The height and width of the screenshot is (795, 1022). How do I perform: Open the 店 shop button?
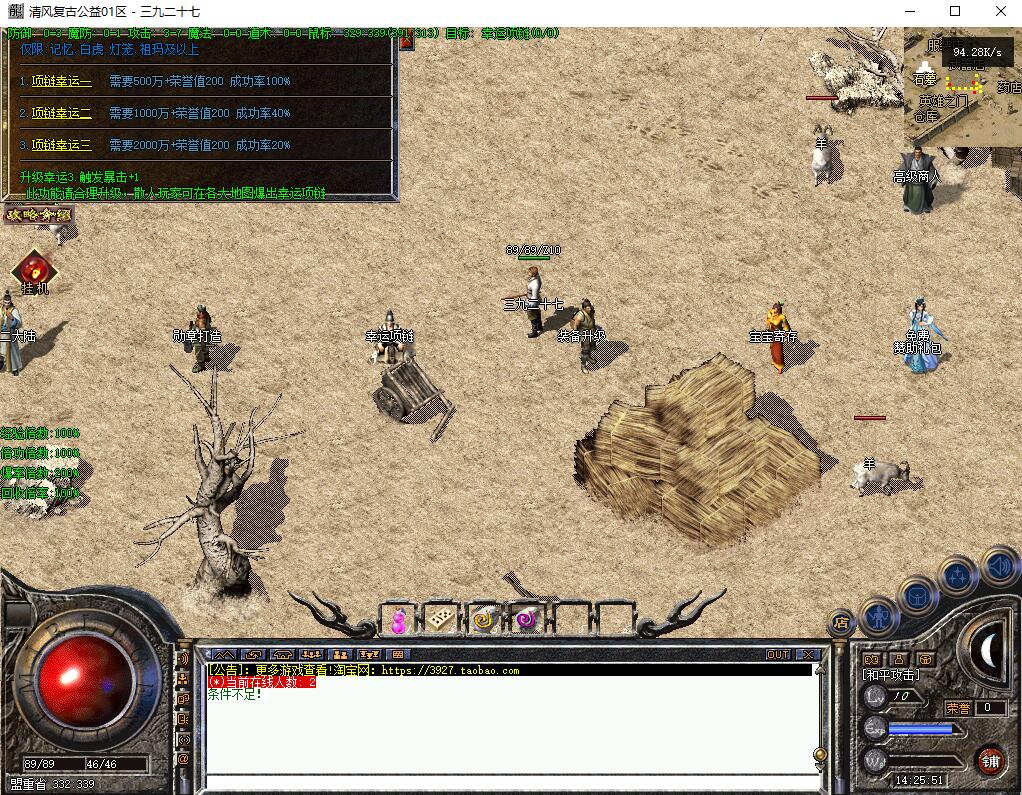coord(840,623)
